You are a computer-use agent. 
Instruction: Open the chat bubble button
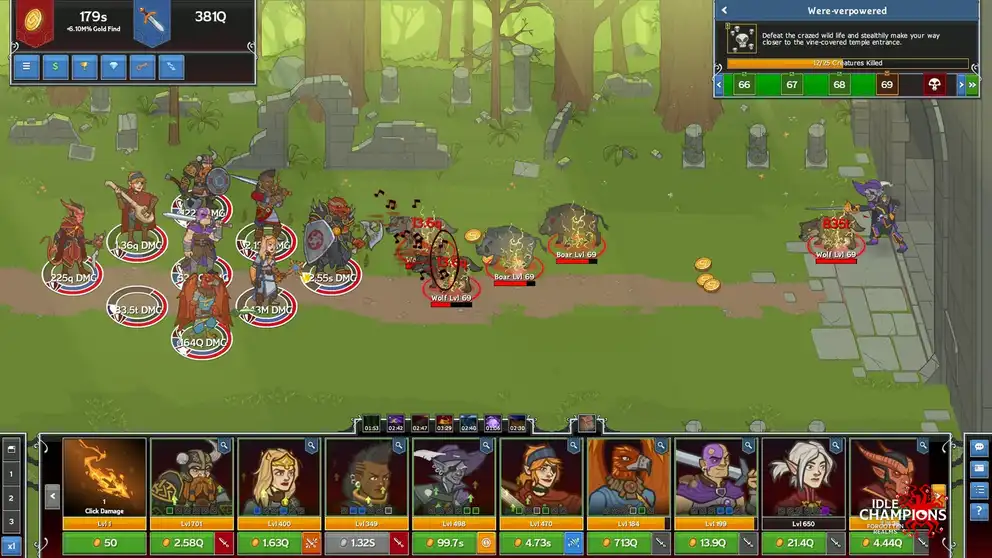(979, 446)
